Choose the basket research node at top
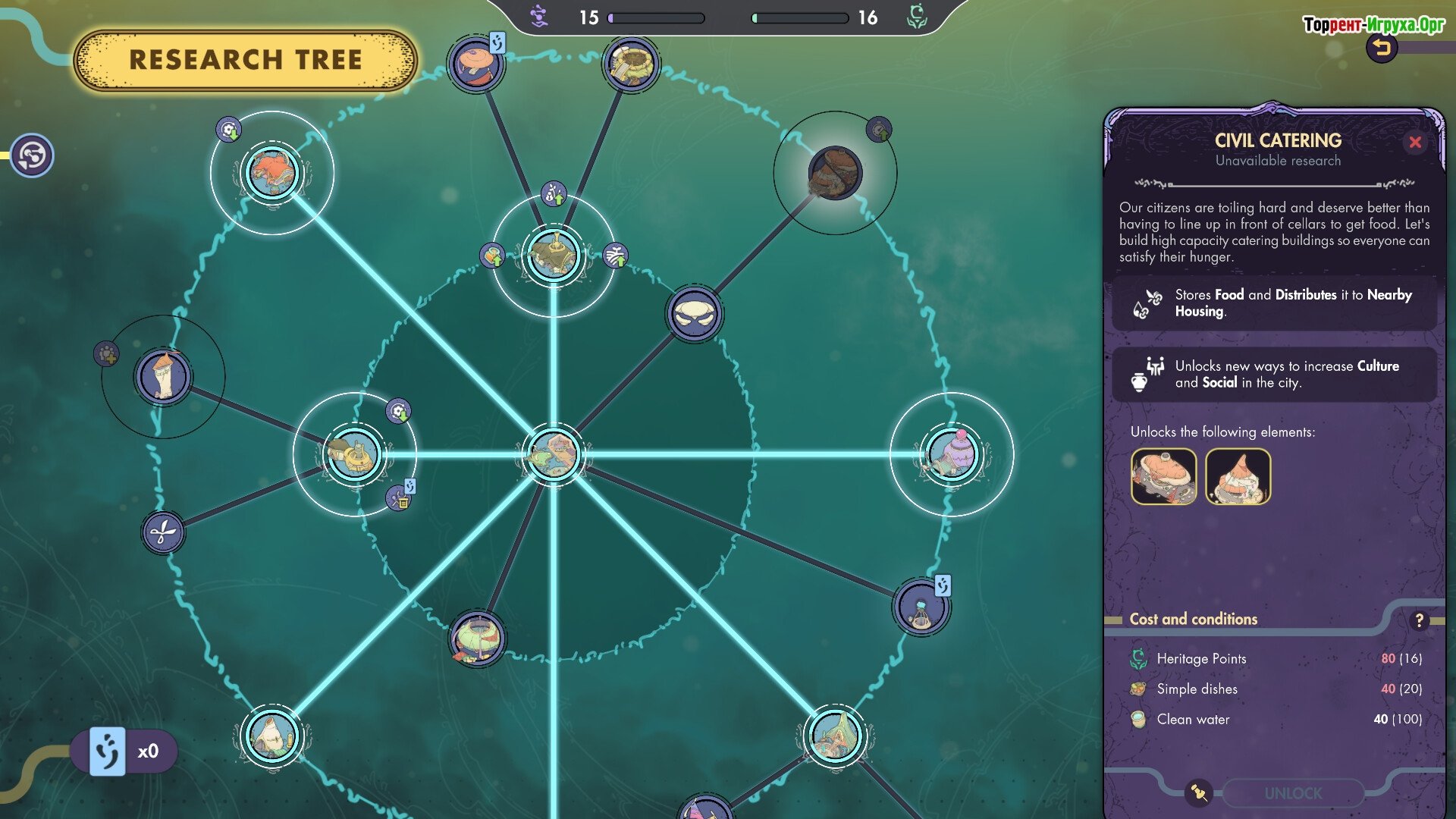Image resolution: width=1456 pixels, height=819 pixels. [x=630, y=64]
